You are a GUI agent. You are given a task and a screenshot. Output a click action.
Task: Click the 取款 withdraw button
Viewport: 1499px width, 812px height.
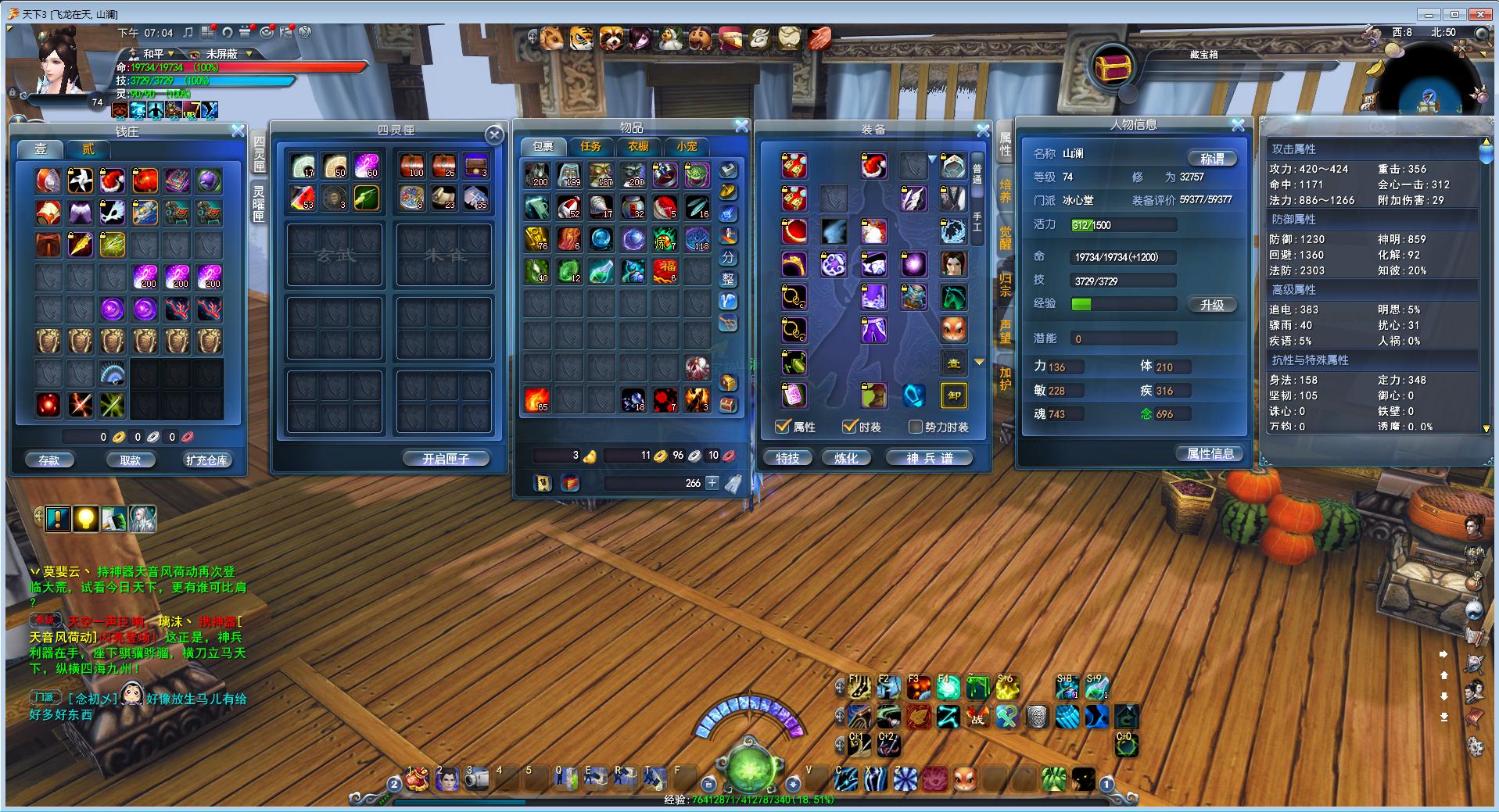coord(131,460)
